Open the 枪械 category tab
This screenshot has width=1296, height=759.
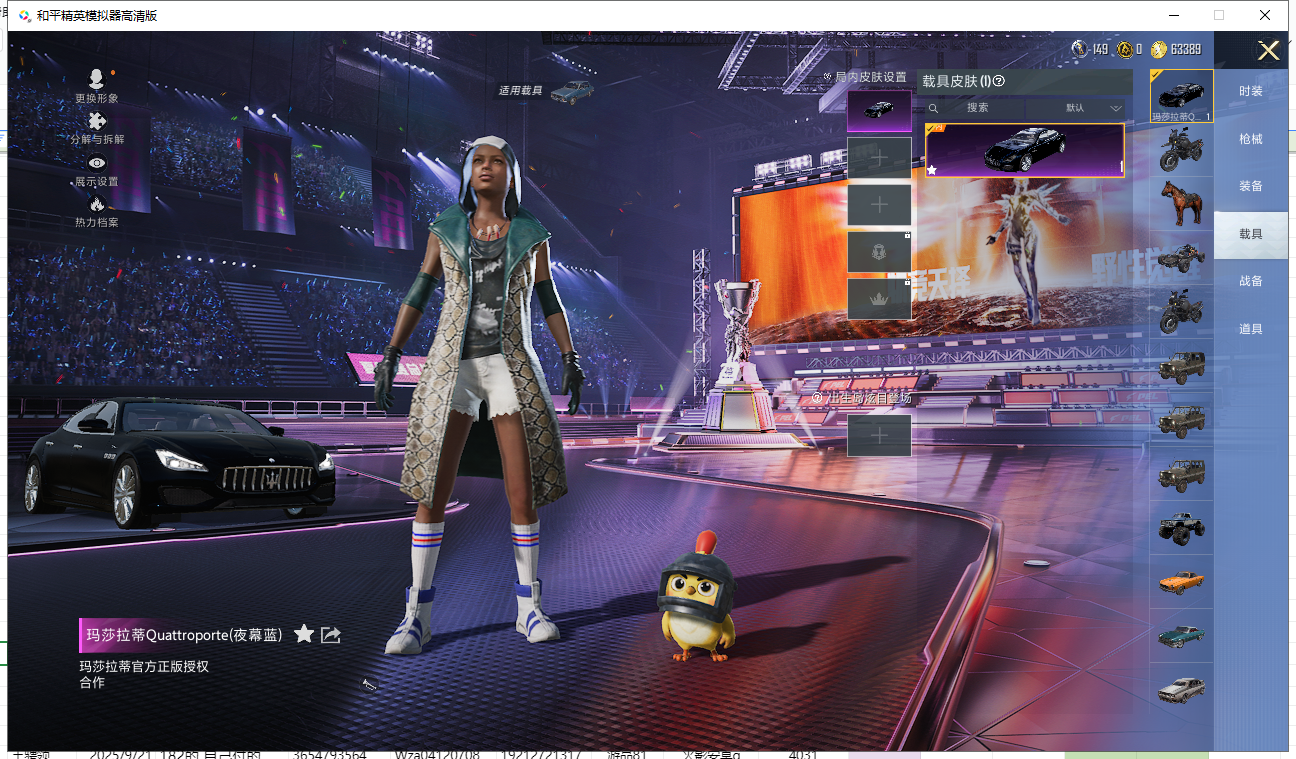[x=1250, y=139]
